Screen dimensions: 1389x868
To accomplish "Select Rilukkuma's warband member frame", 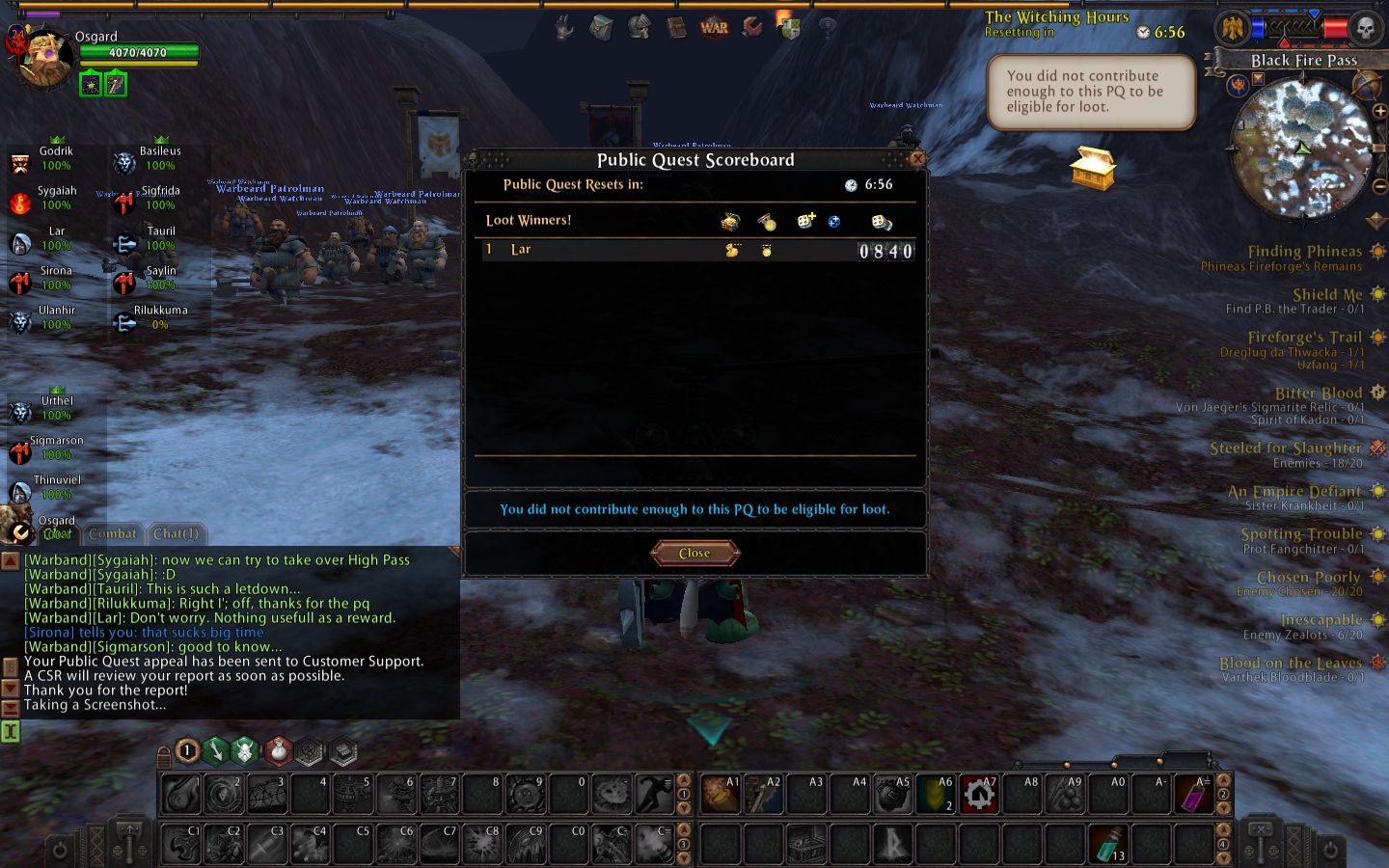I will pos(160,317).
